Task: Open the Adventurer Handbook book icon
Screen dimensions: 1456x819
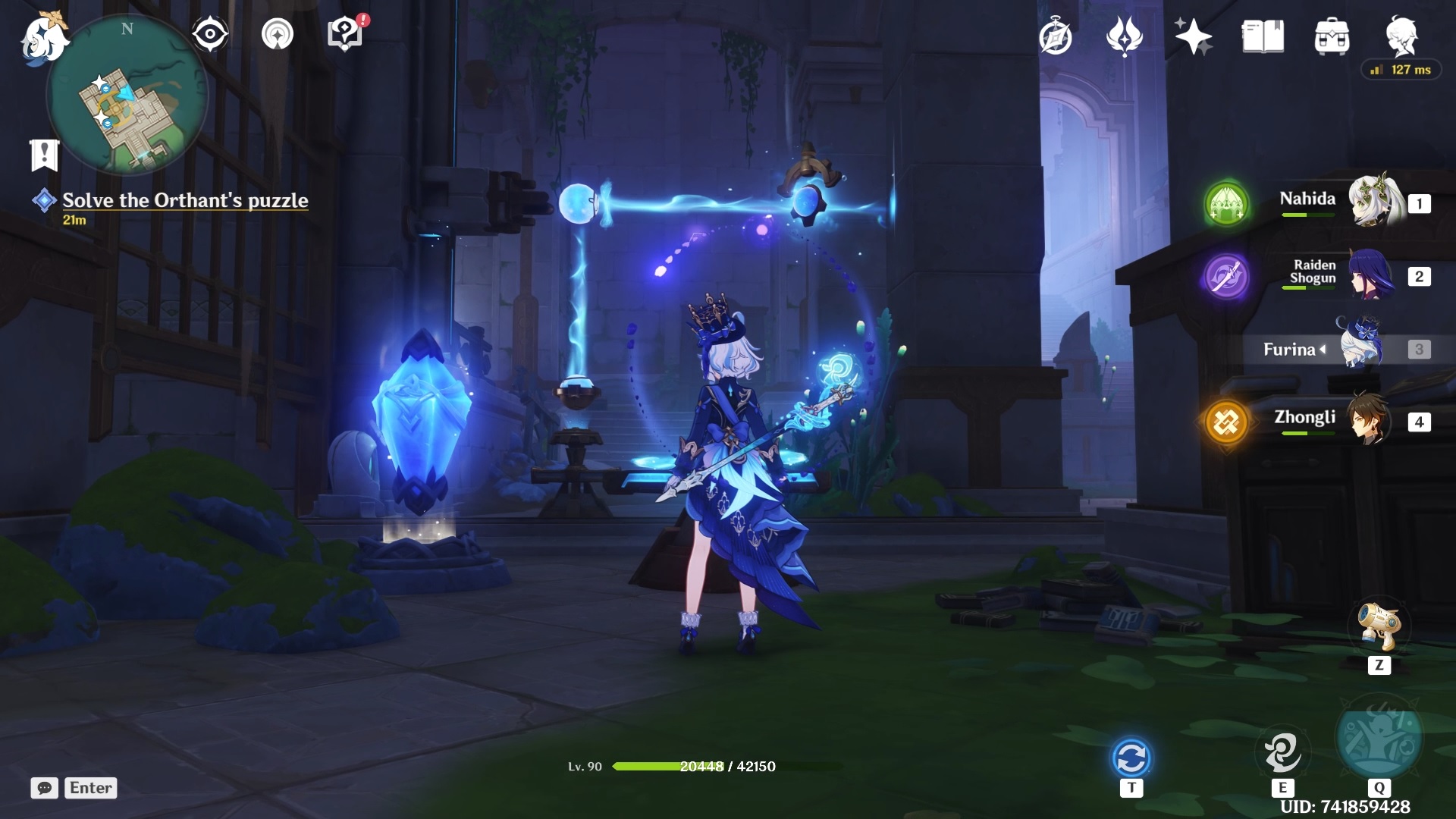Action: [x=1263, y=36]
